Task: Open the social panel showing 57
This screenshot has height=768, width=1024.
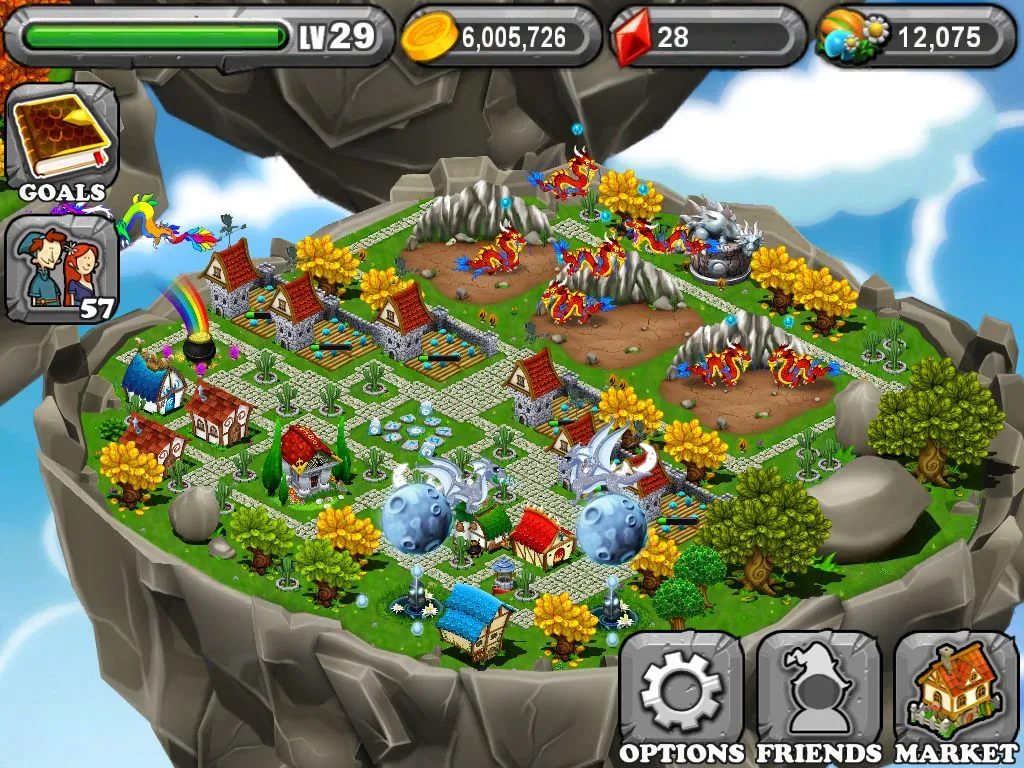Action: [61, 270]
